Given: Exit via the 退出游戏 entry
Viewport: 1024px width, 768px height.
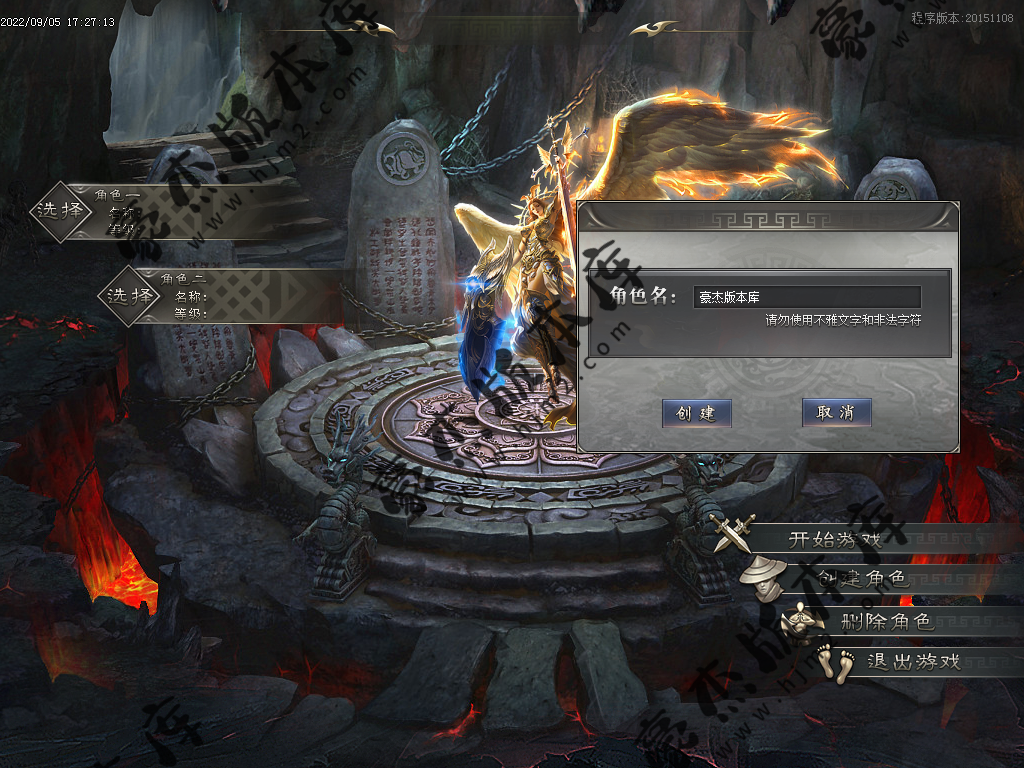Looking at the screenshot, I should click(912, 662).
